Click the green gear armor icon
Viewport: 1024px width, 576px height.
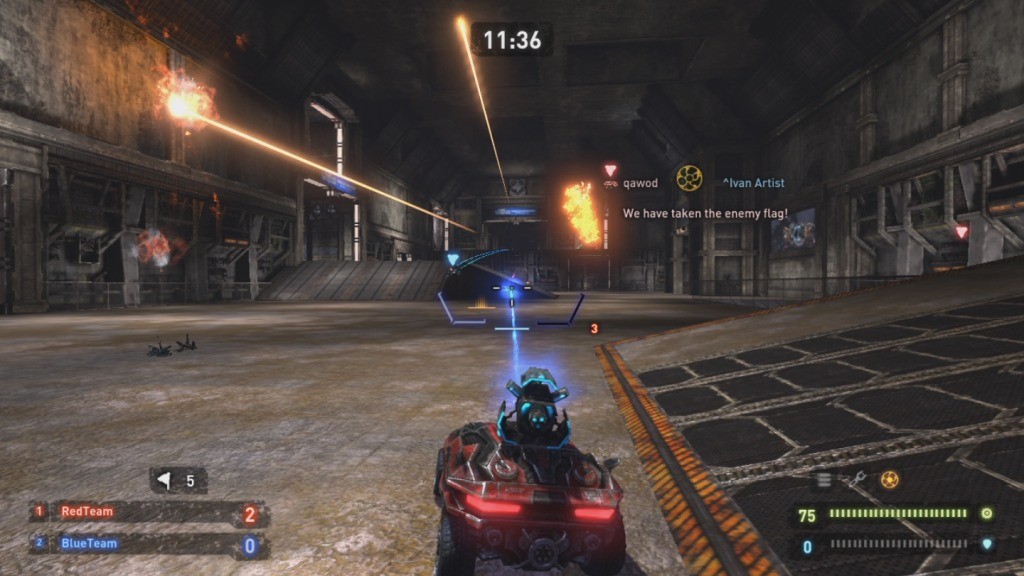pyautogui.click(x=986, y=513)
